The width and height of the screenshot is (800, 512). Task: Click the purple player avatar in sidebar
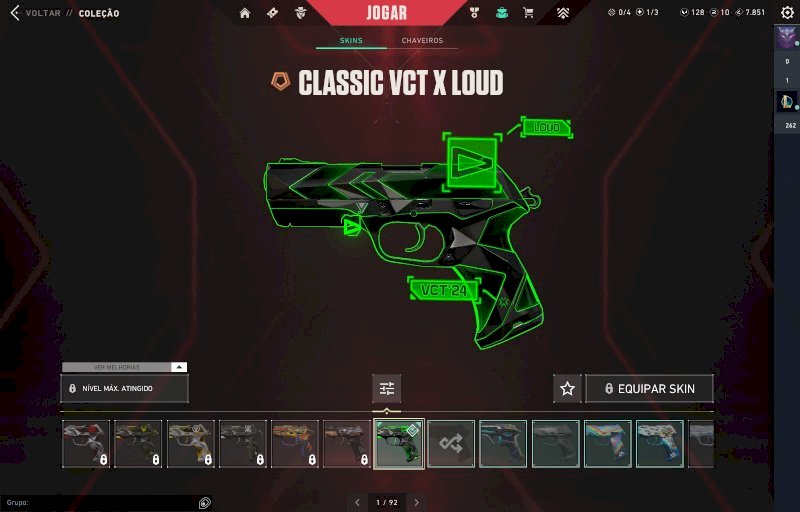pyautogui.click(x=785, y=37)
